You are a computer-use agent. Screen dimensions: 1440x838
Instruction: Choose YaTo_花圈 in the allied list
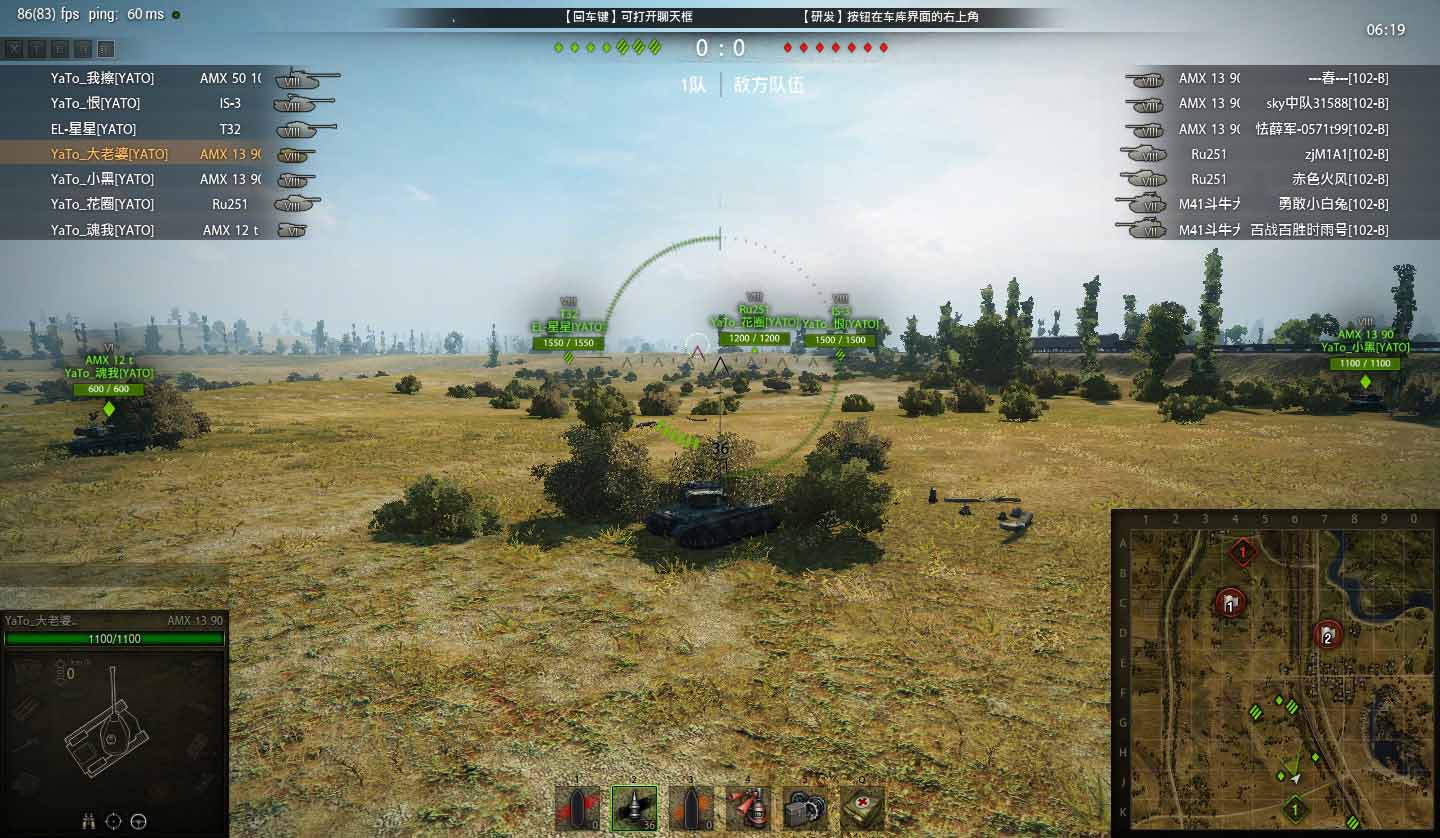[x=102, y=204]
